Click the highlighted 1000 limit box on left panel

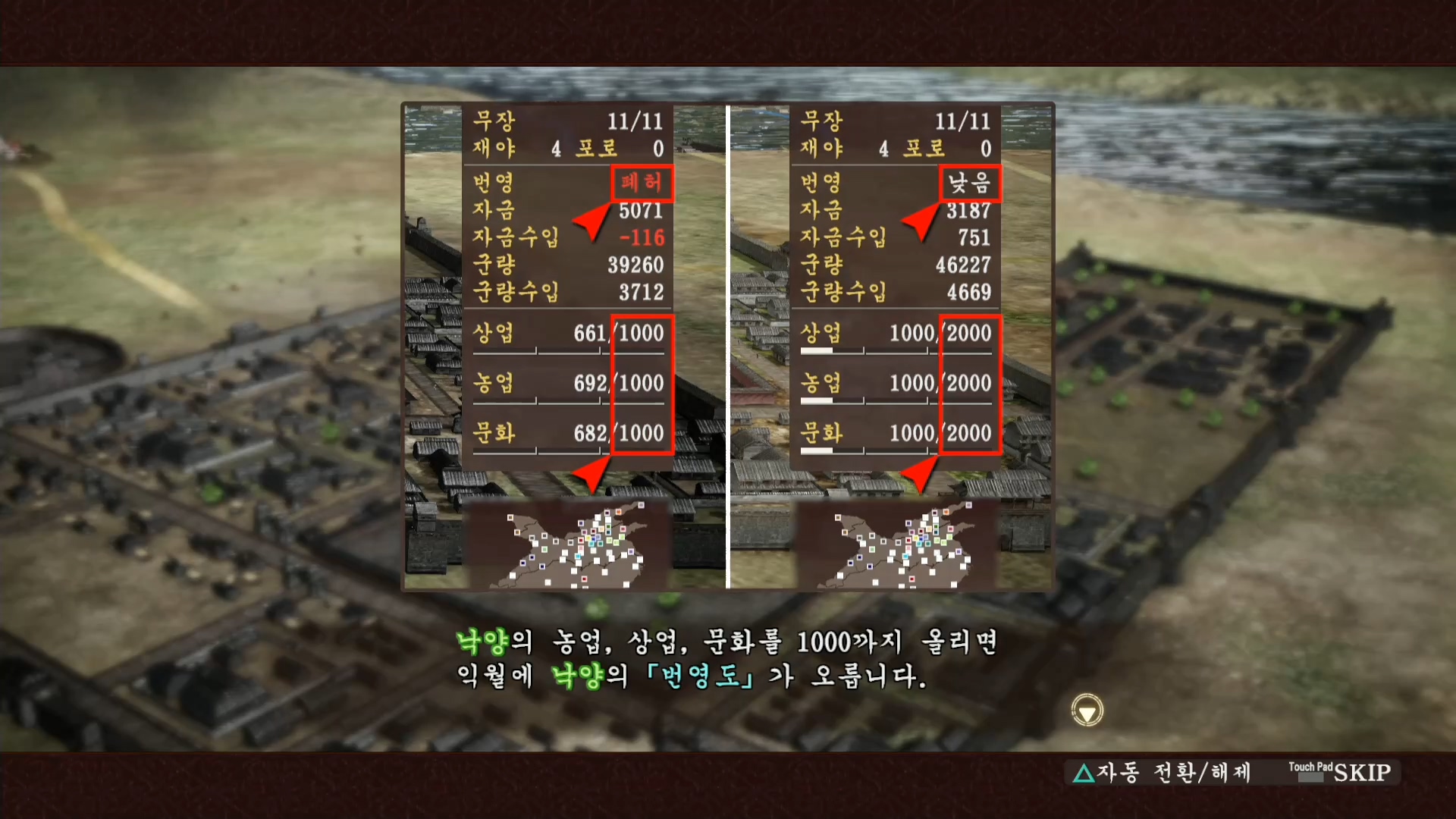pos(642,383)
